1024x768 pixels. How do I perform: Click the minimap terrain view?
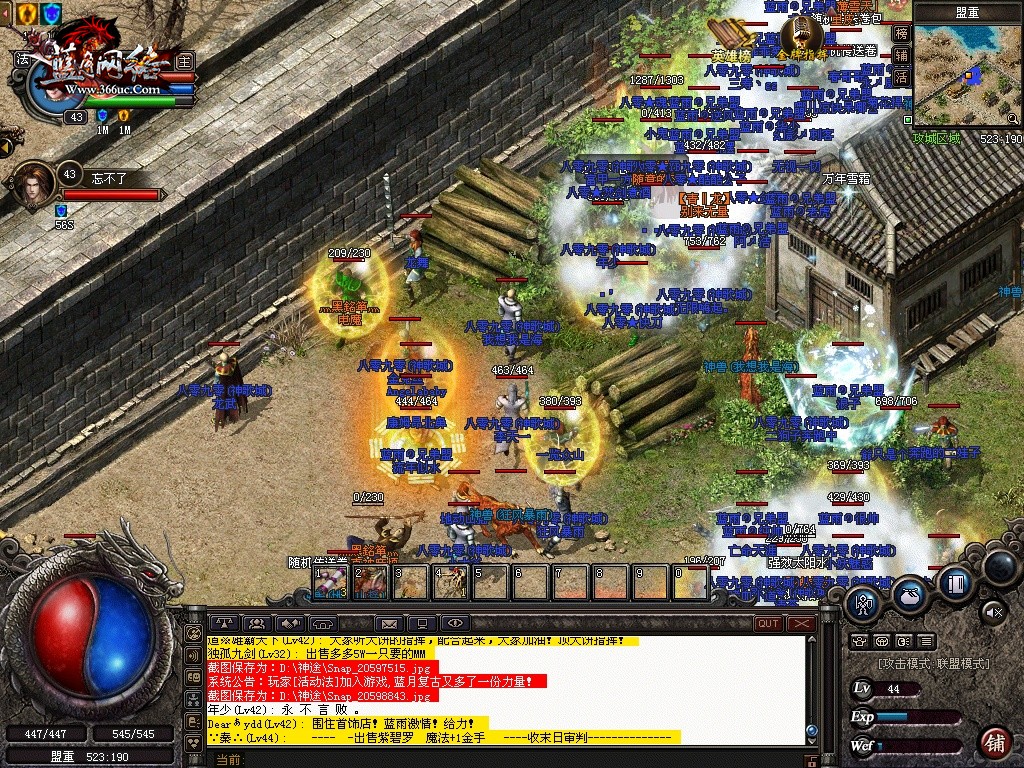coord(965,73)
